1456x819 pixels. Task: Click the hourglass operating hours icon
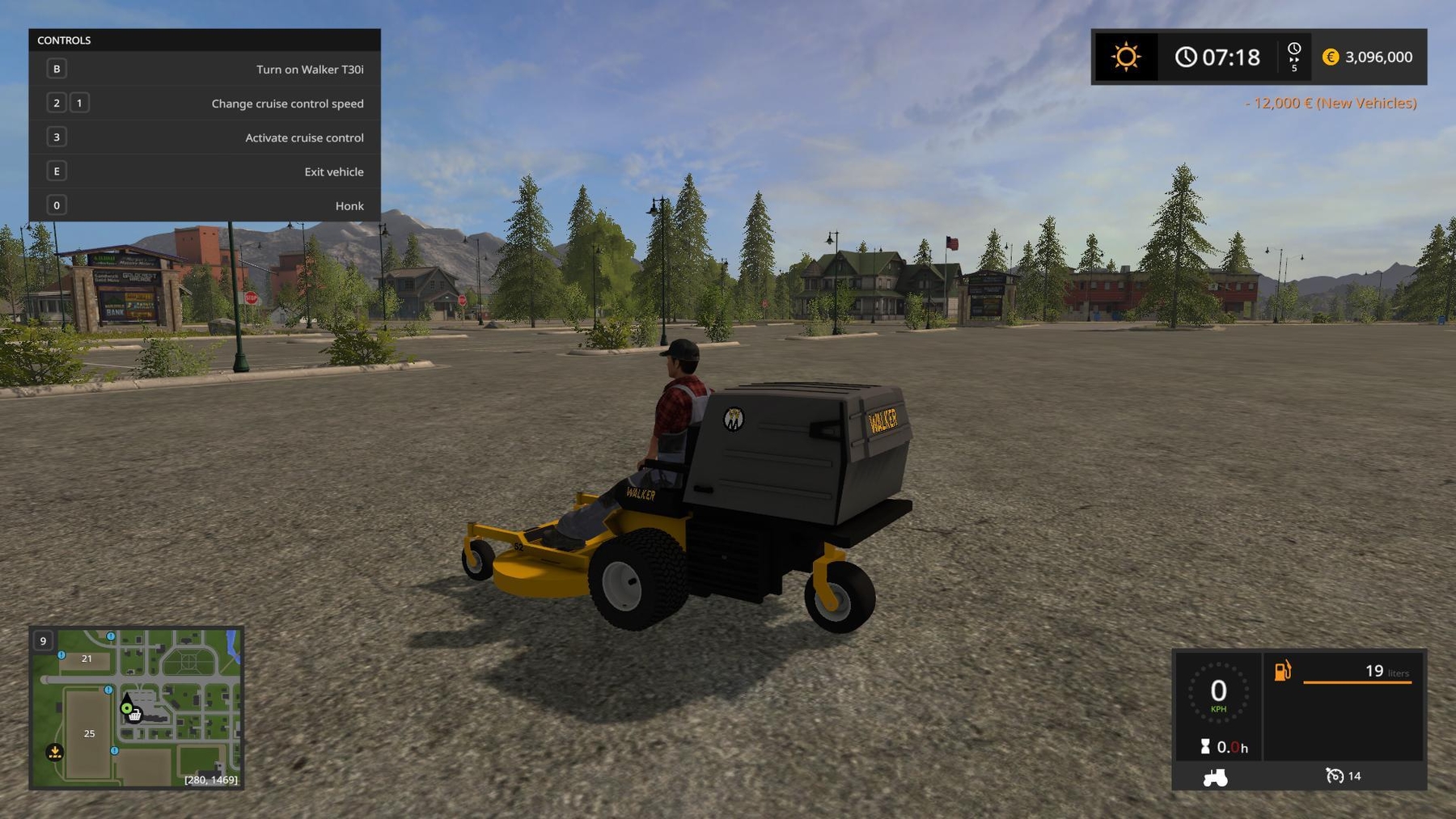(x=1205, y=745)
